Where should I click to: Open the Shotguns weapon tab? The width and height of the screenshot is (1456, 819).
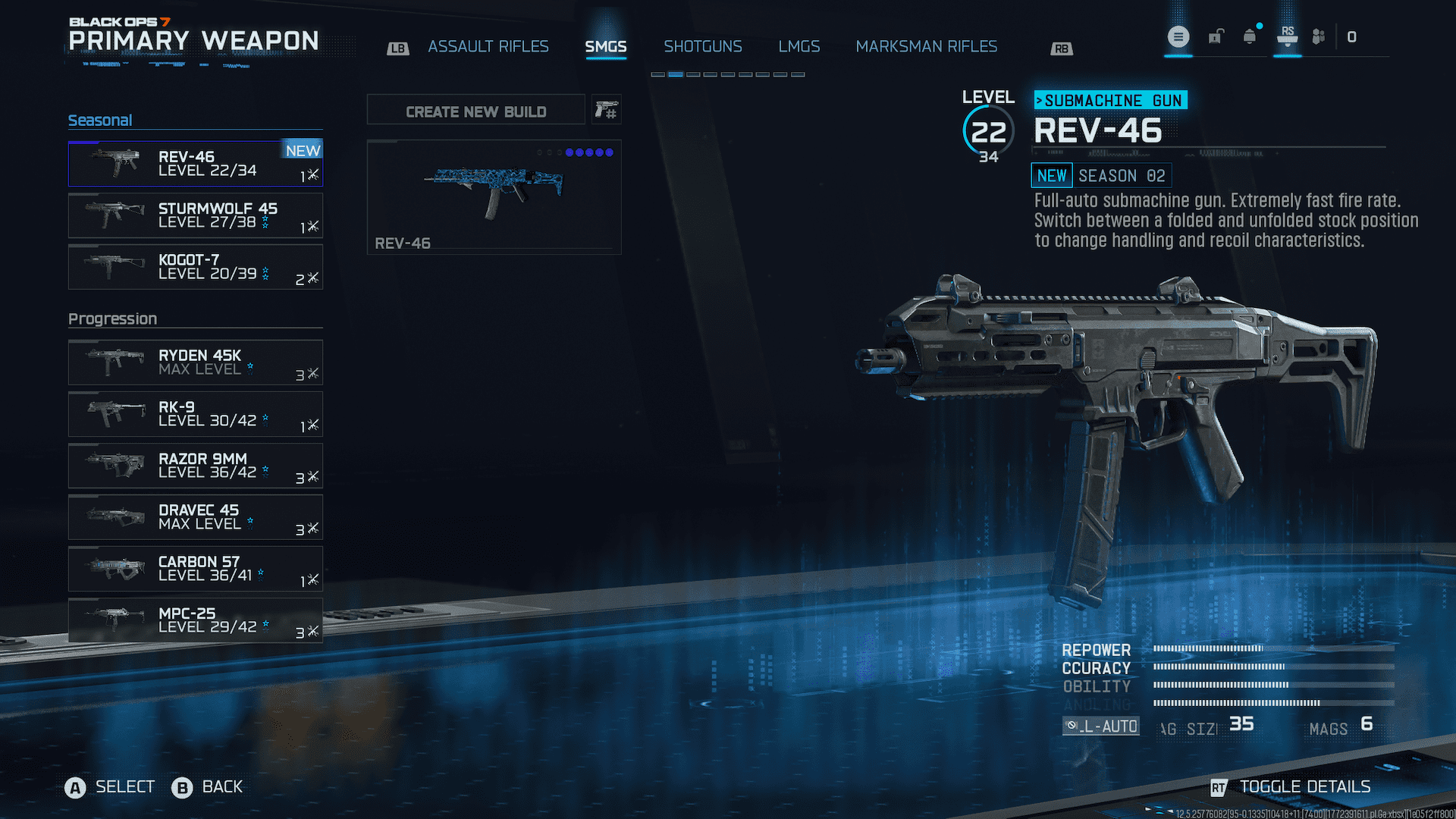click(702, 47)
